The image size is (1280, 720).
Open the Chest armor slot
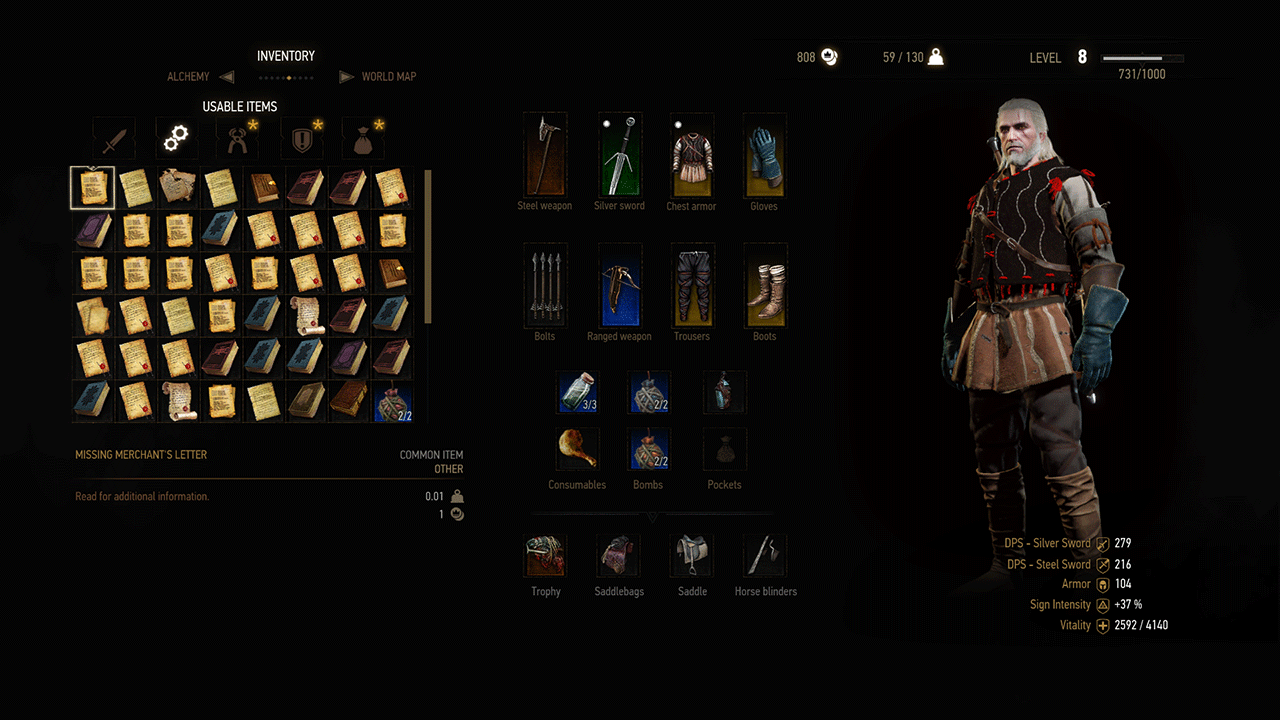pyautogui.click(x=691, y=155)
